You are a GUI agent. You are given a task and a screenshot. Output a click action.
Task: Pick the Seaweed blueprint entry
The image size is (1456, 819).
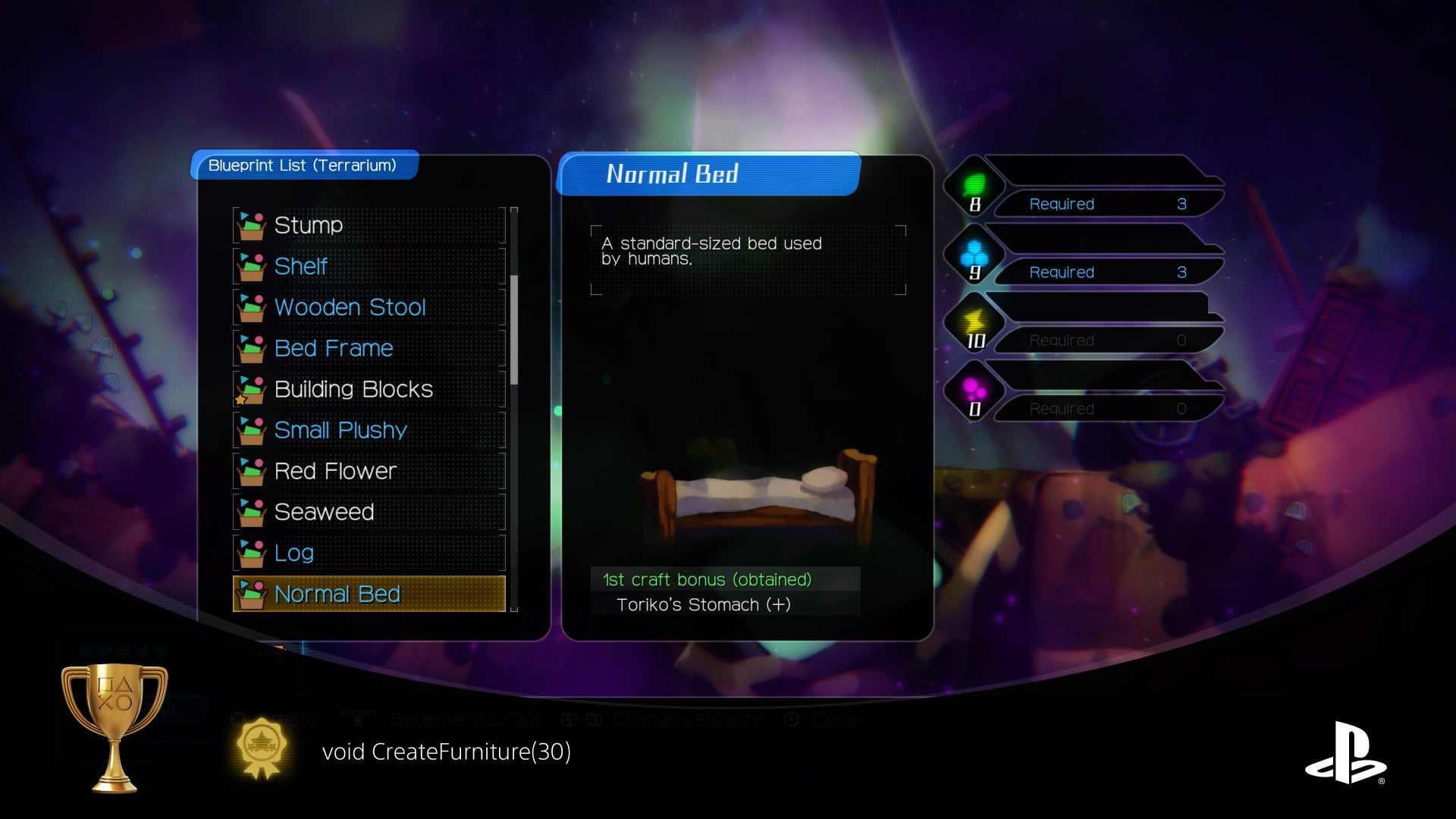(x=369, y=512)
